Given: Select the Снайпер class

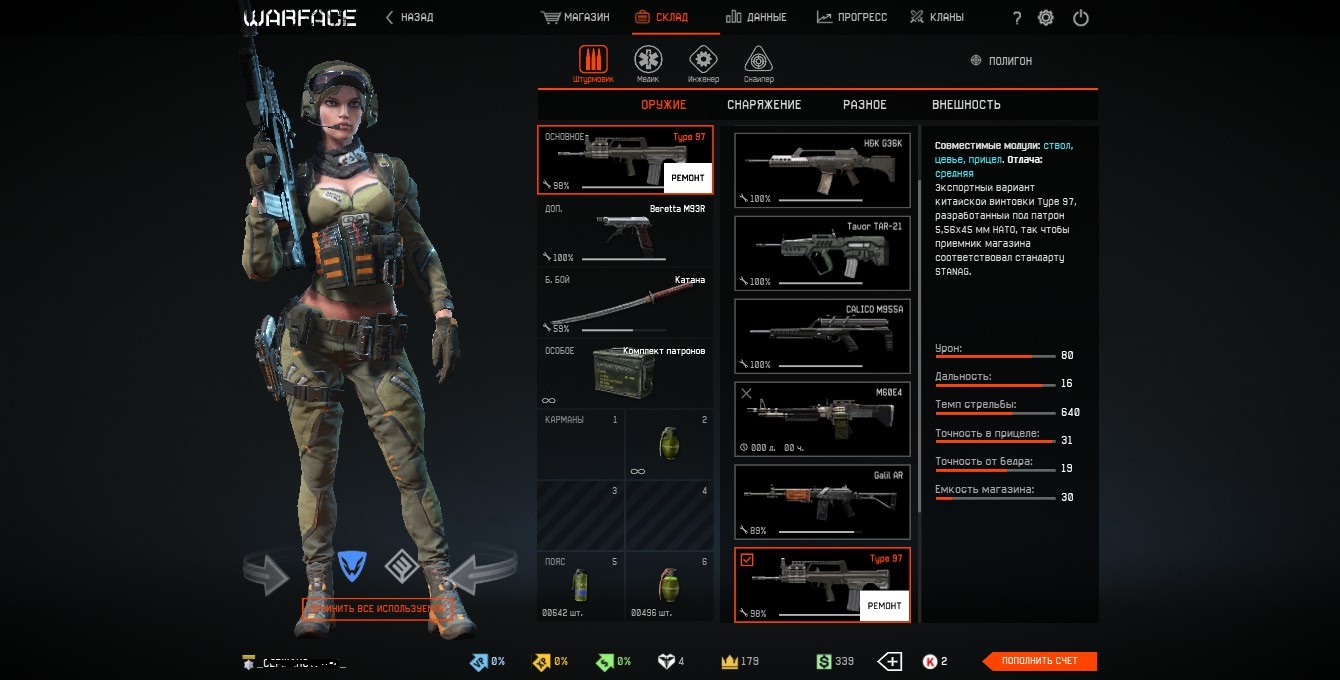Looking at the screenshot, I should pos(758,64).
